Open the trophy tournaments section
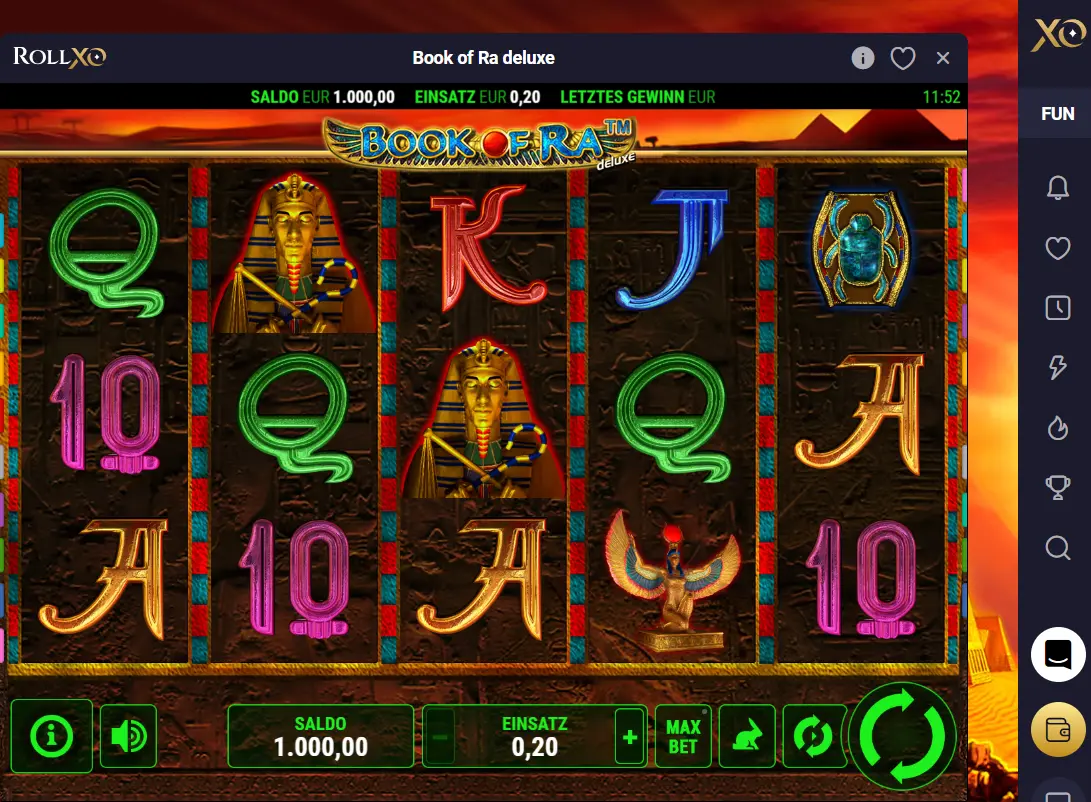The width and height of the screenshot is (1091, 802). click(1057, 488)
